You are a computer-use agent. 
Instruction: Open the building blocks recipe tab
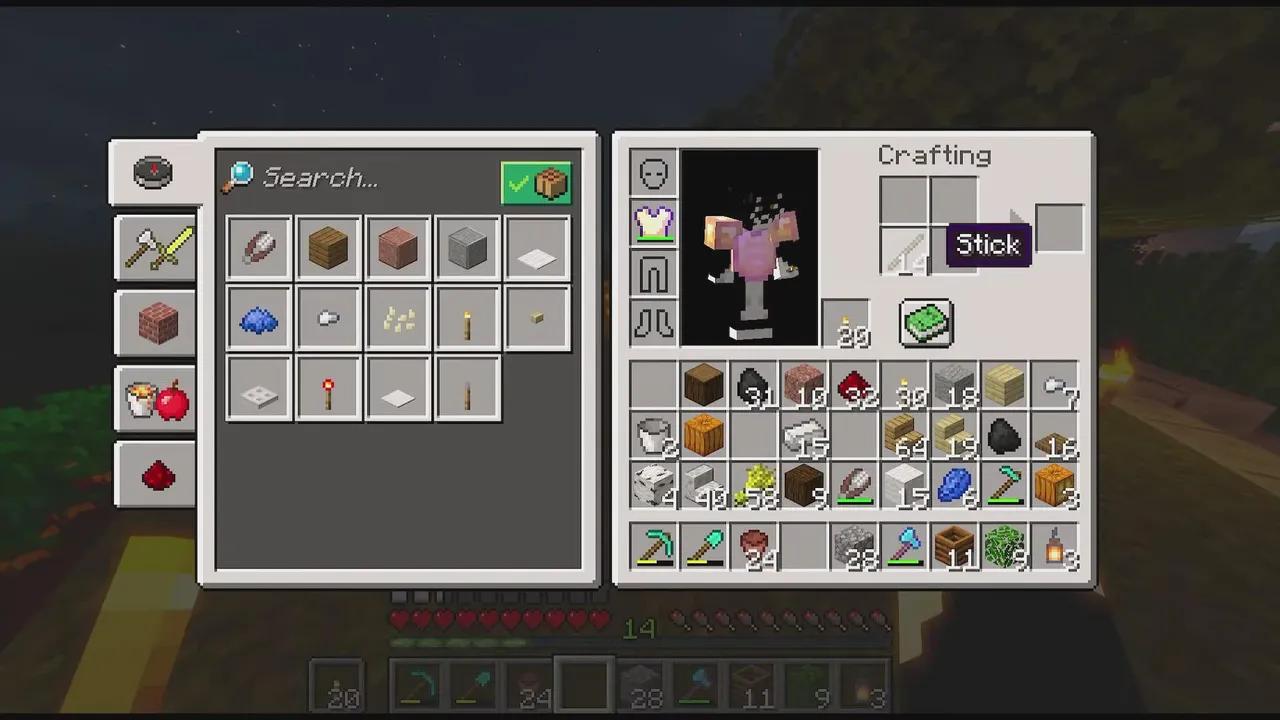pyautogui.click(x=155, y=320)
